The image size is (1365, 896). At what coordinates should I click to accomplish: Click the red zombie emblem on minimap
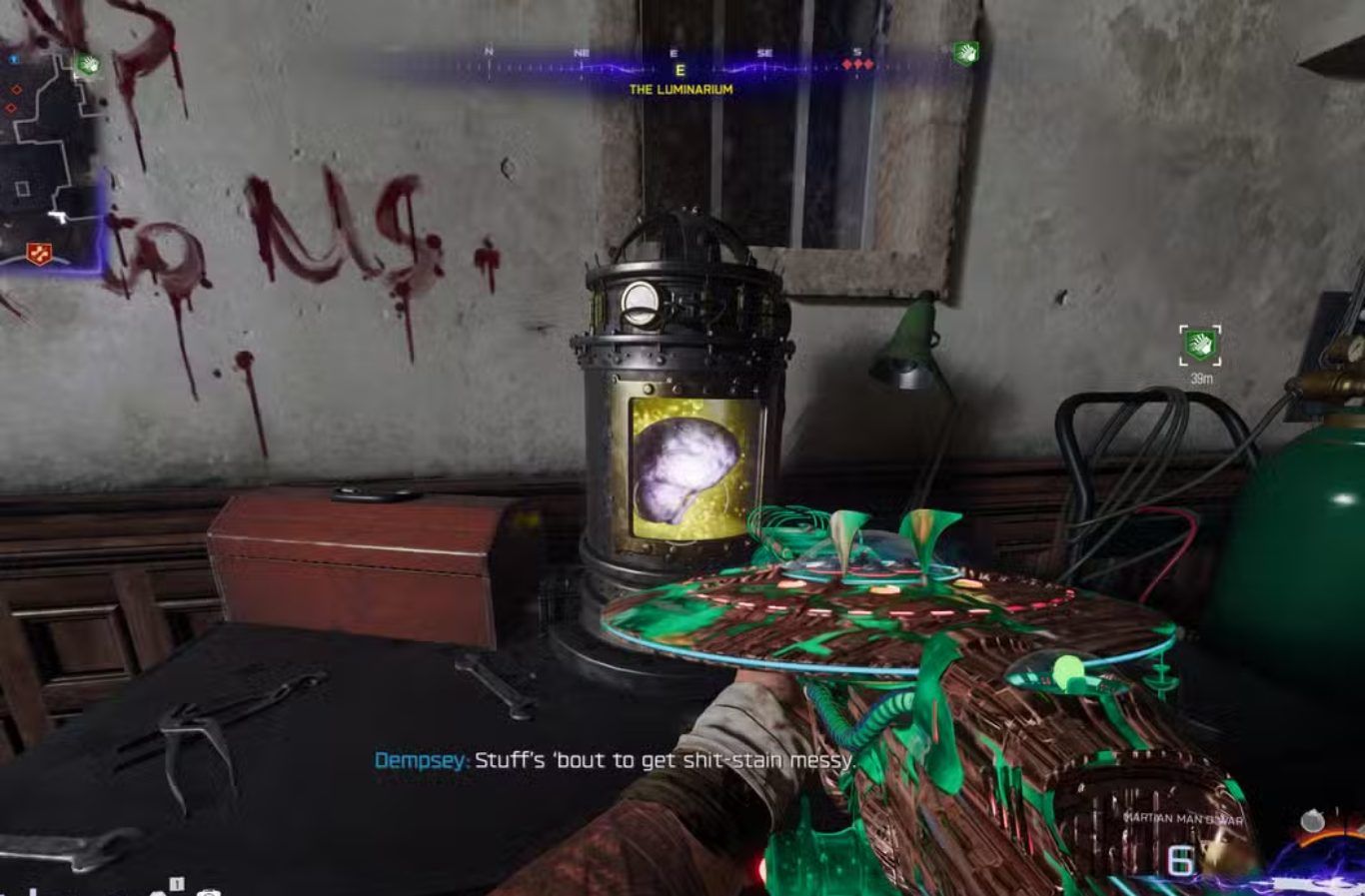(x=40, y=254)
